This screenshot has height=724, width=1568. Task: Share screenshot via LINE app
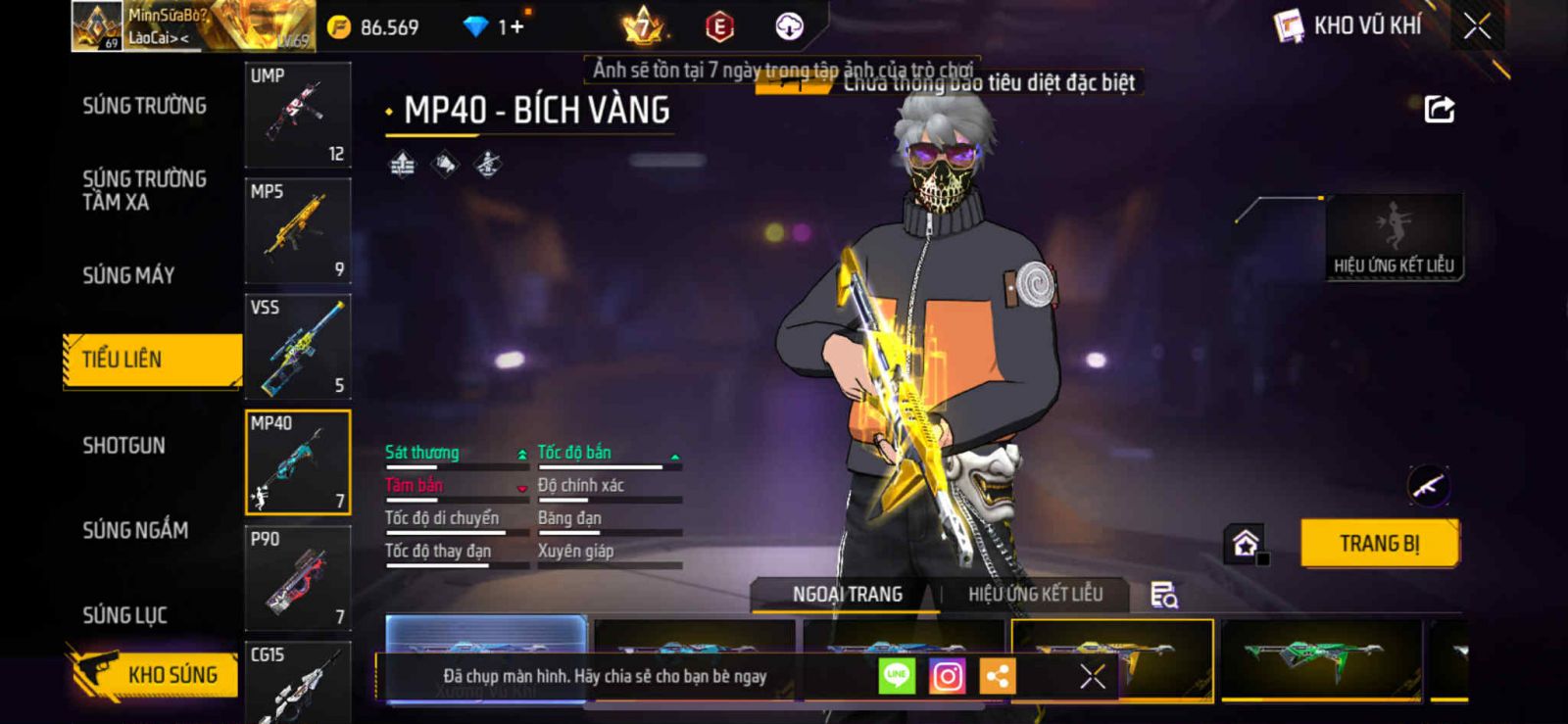(x=896, y=676)
